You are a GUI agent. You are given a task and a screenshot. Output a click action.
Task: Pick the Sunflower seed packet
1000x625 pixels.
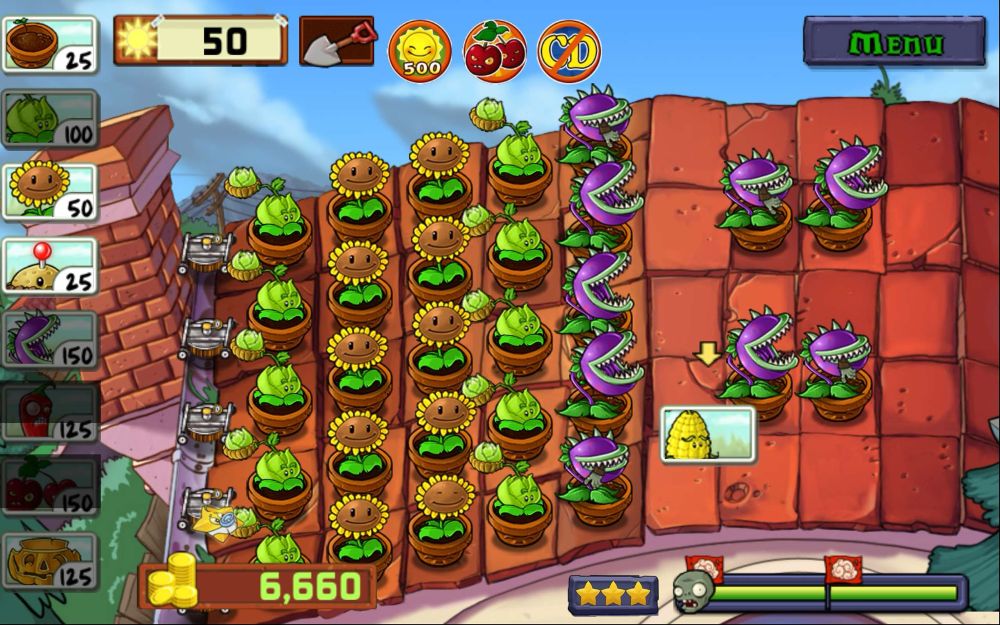click(x=50, y=192)
